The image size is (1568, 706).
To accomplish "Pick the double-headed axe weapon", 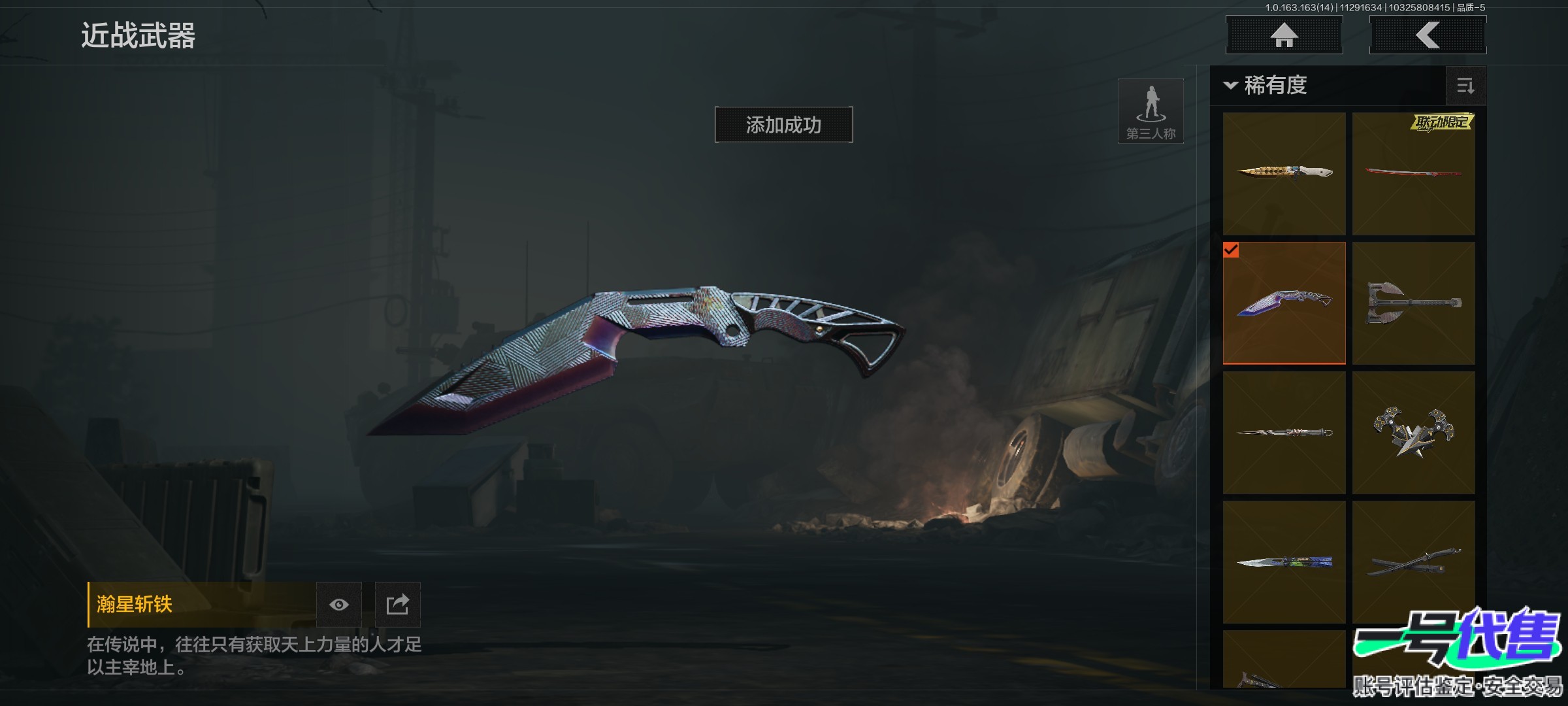I will pyautogui.click(x=1413, y=303).
